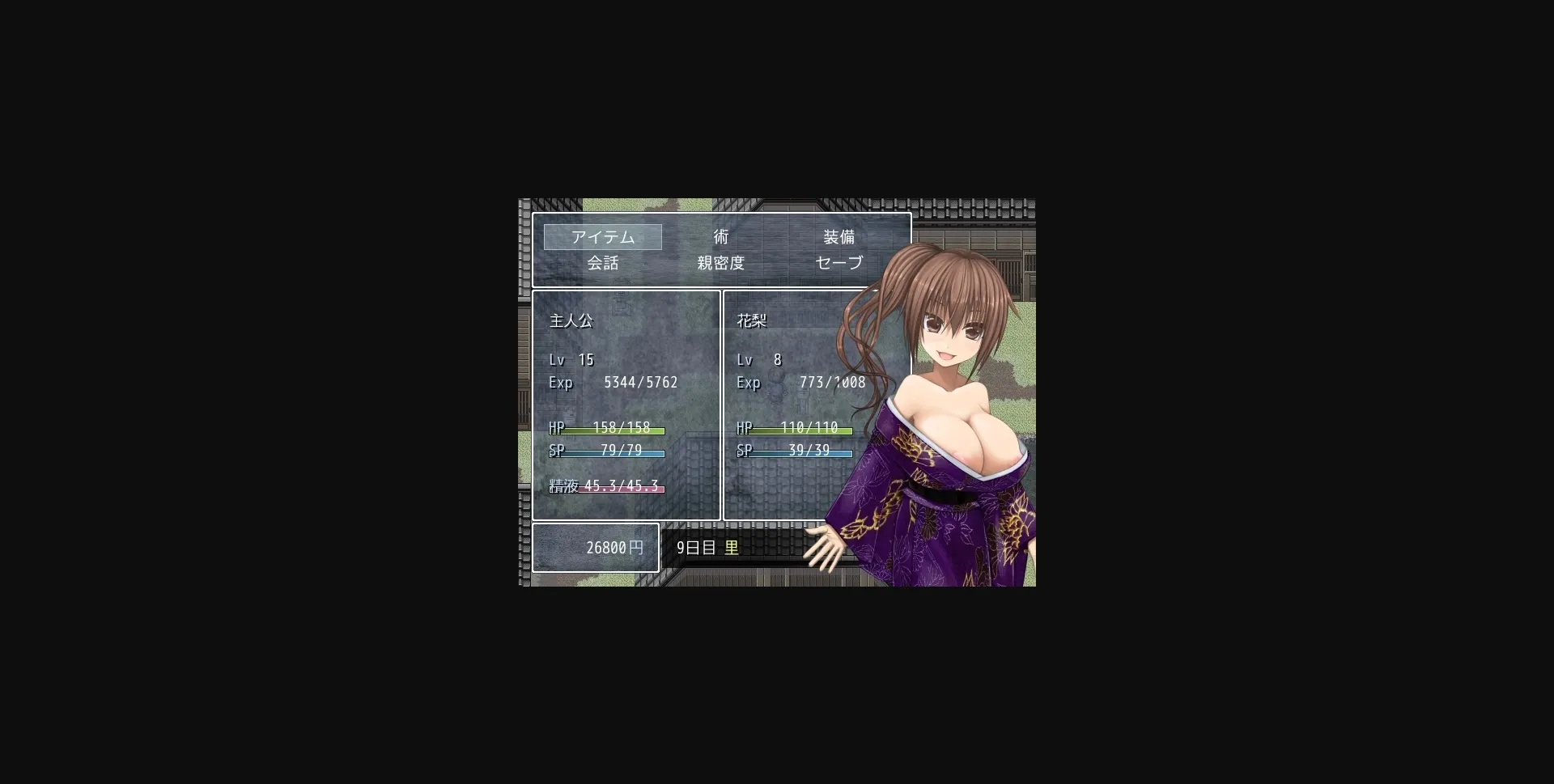Click the Lv 15 label for 主人公
The image size is (1554, 784).
pyautogui.click(x=571, y=359)
